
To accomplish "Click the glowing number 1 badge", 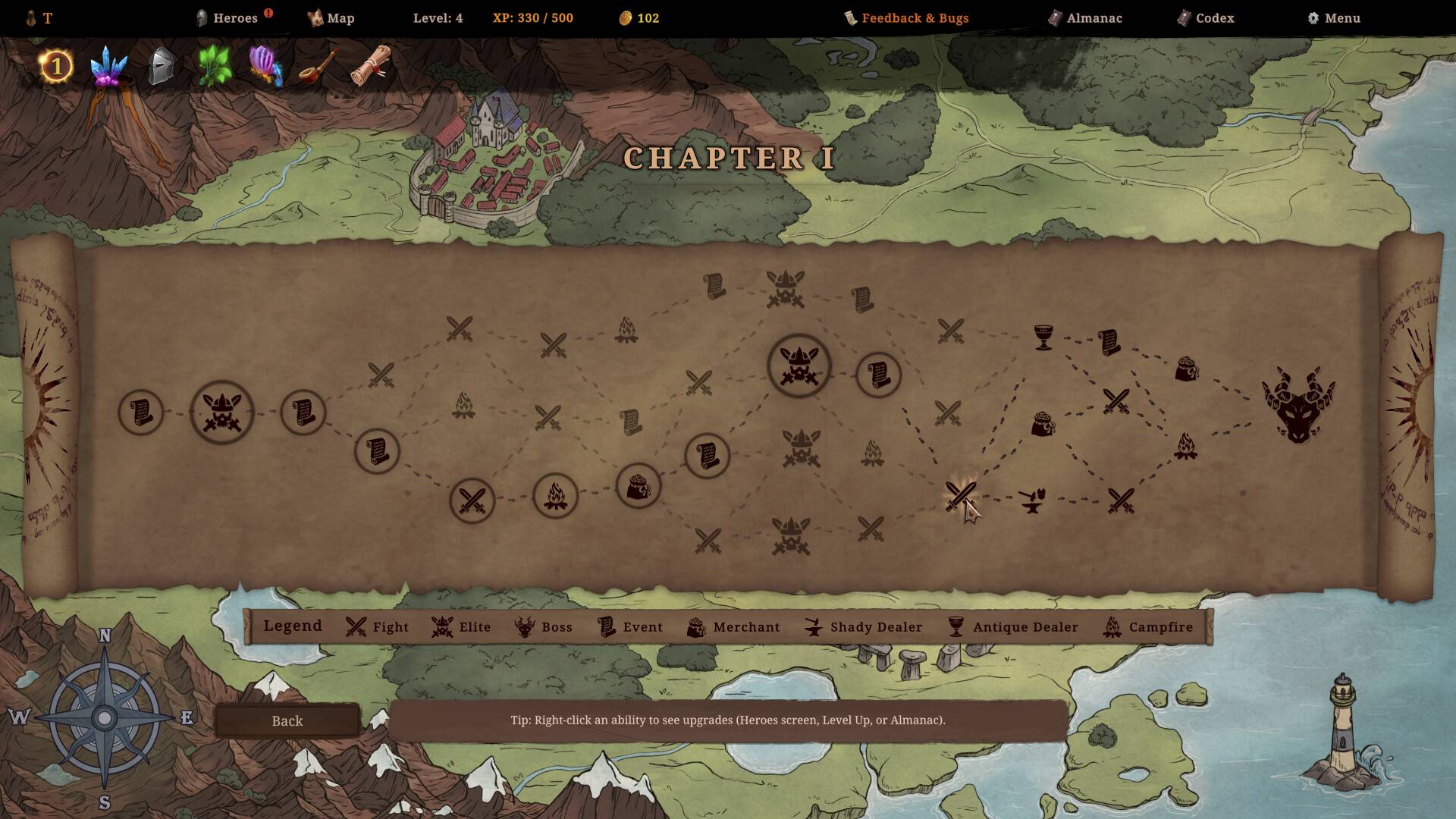I will click(55, 67).
